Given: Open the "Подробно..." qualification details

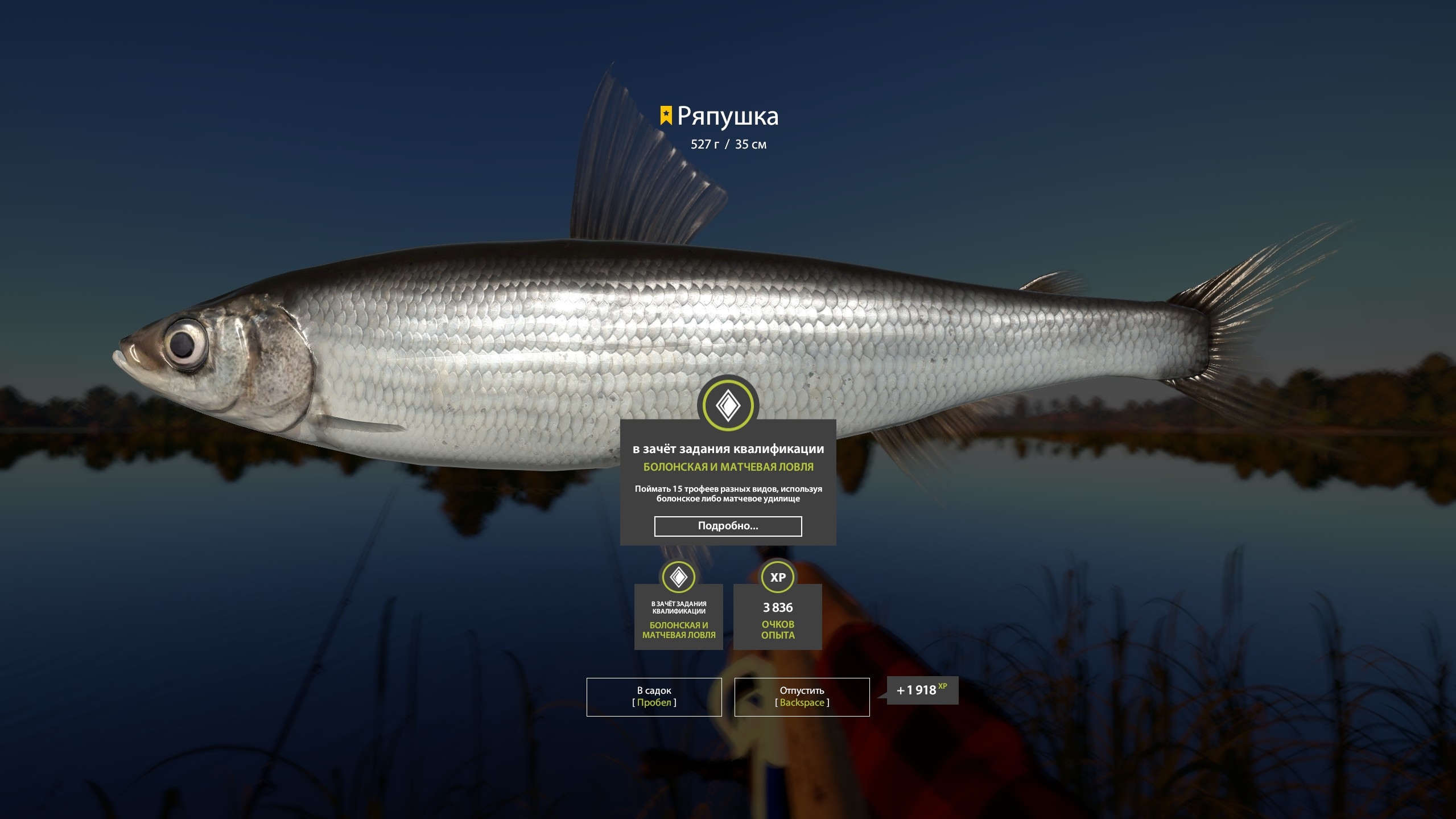Looking at the screenshot, I should 728,526.
